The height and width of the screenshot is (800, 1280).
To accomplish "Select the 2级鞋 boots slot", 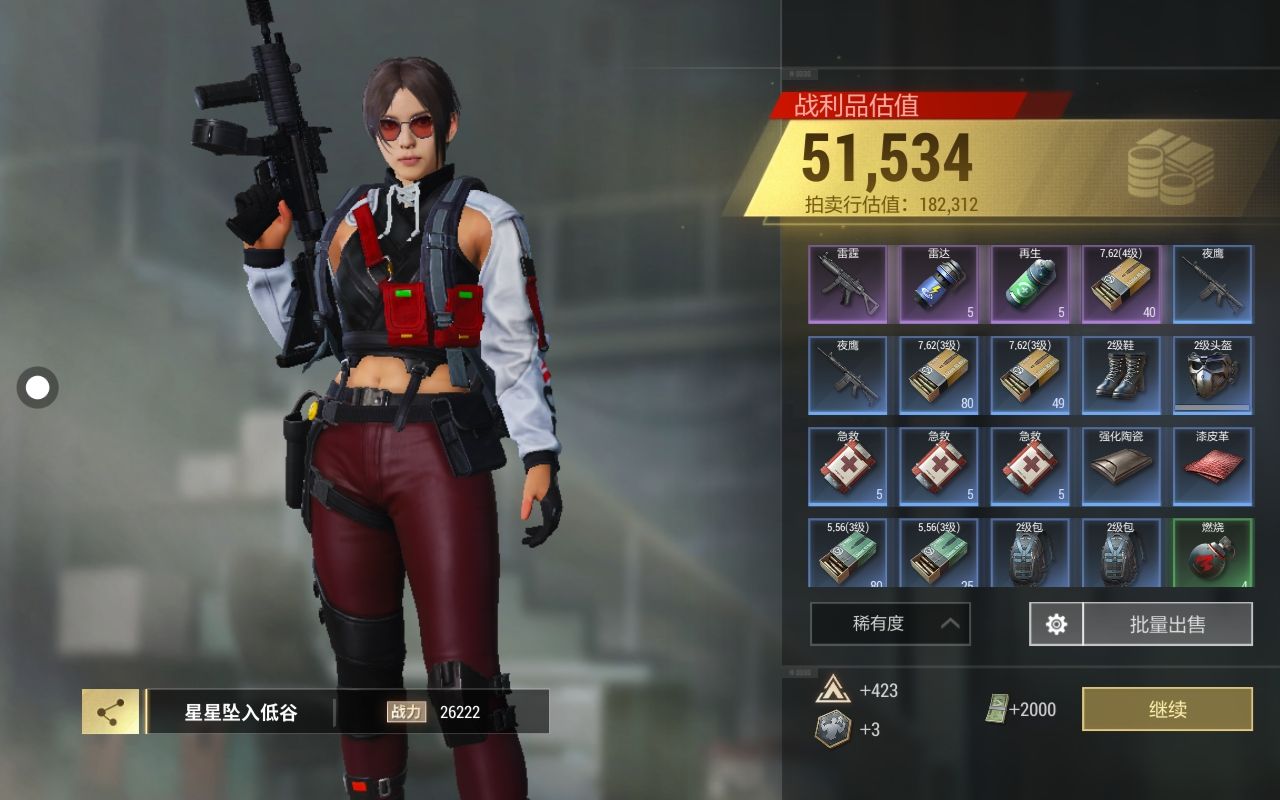I will [x=1121, y=375].
